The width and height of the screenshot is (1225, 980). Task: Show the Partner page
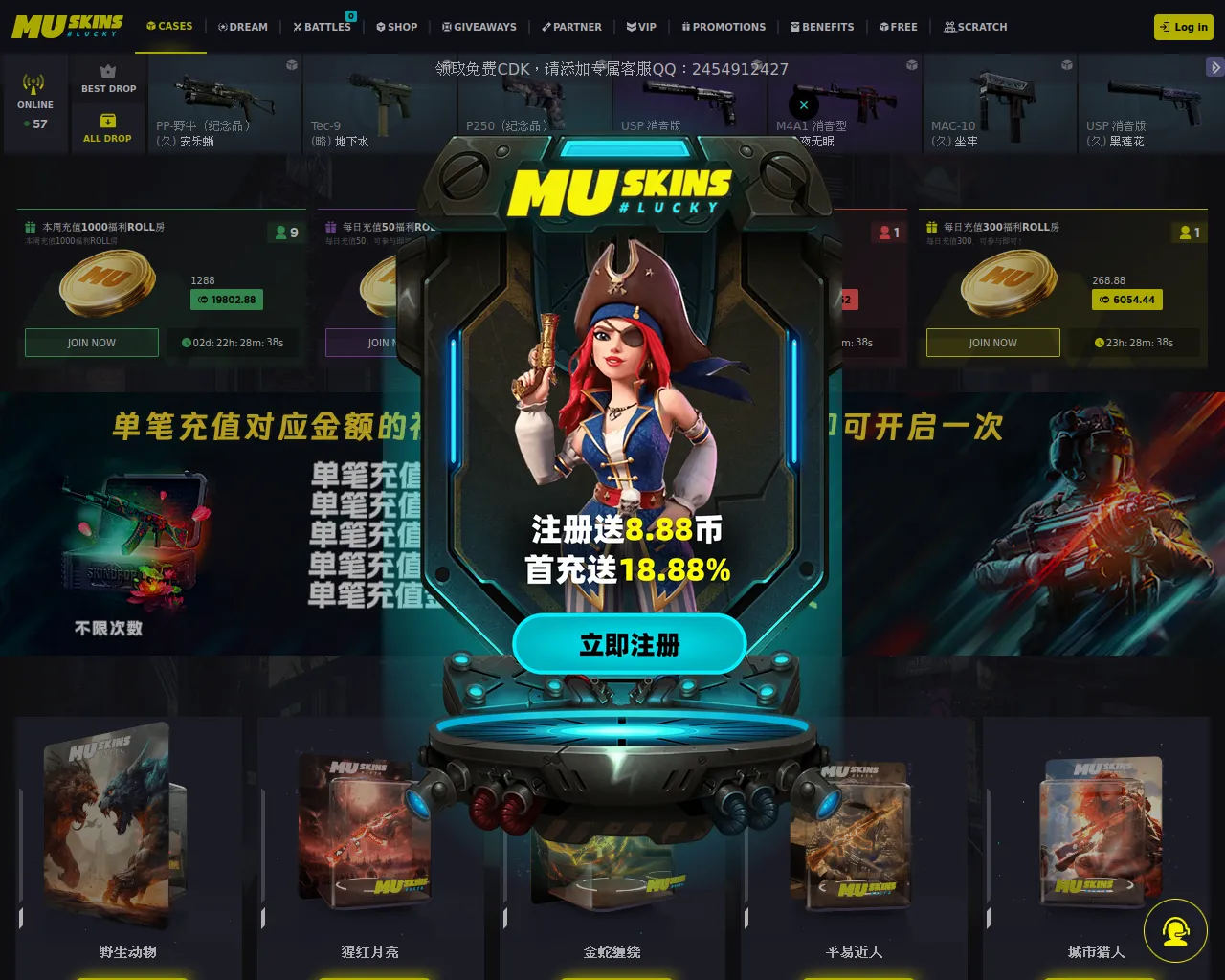571,27
